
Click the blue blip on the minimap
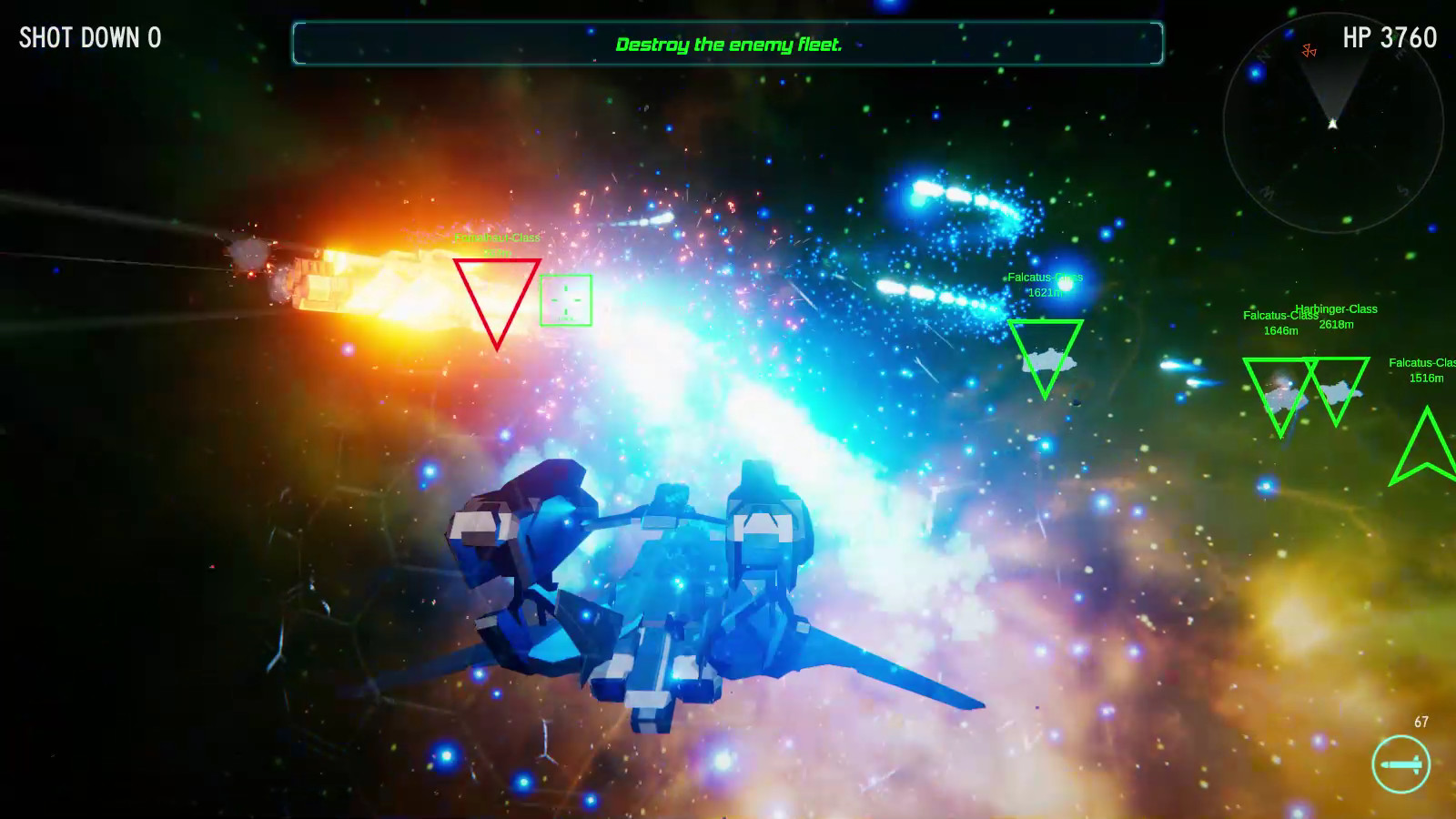click(x=1255, y=73)
